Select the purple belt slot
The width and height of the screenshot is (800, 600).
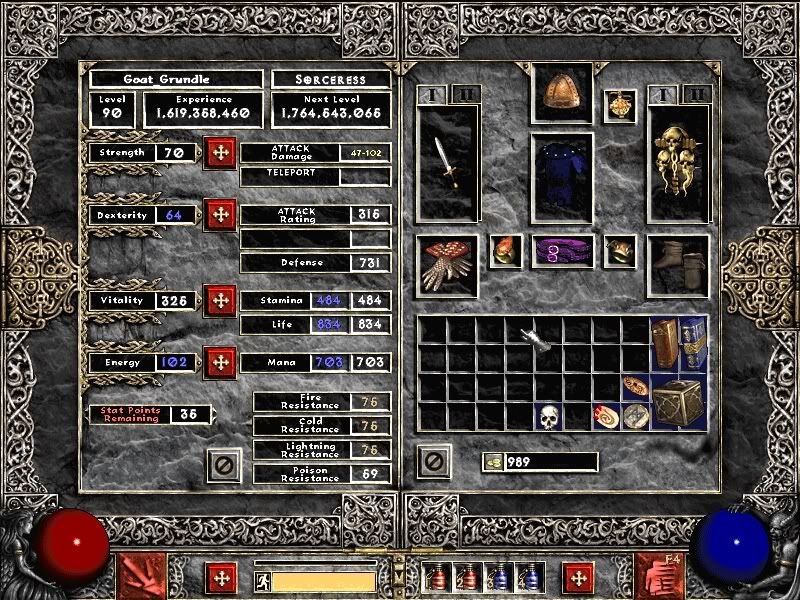pos(561,251)
